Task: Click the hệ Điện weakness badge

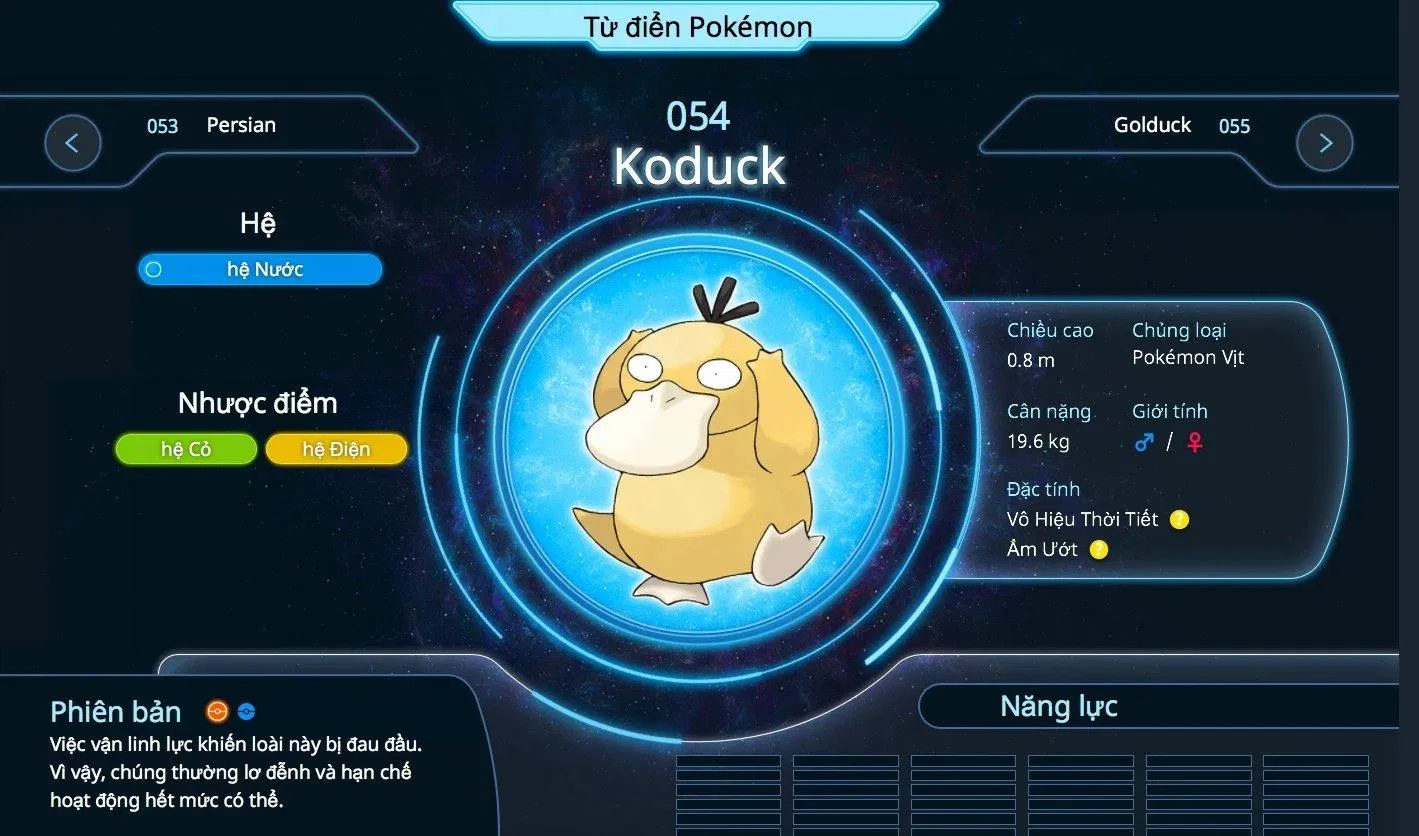Action: tap(337, 449)
